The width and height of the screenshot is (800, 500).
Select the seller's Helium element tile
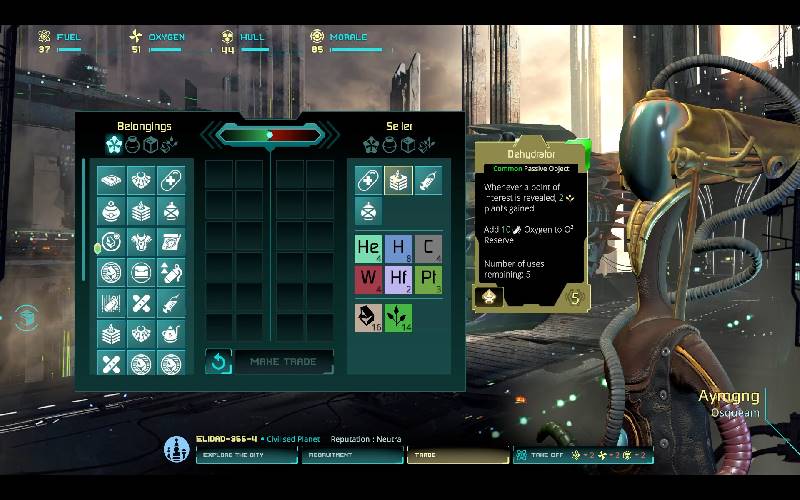coord(369,248)
